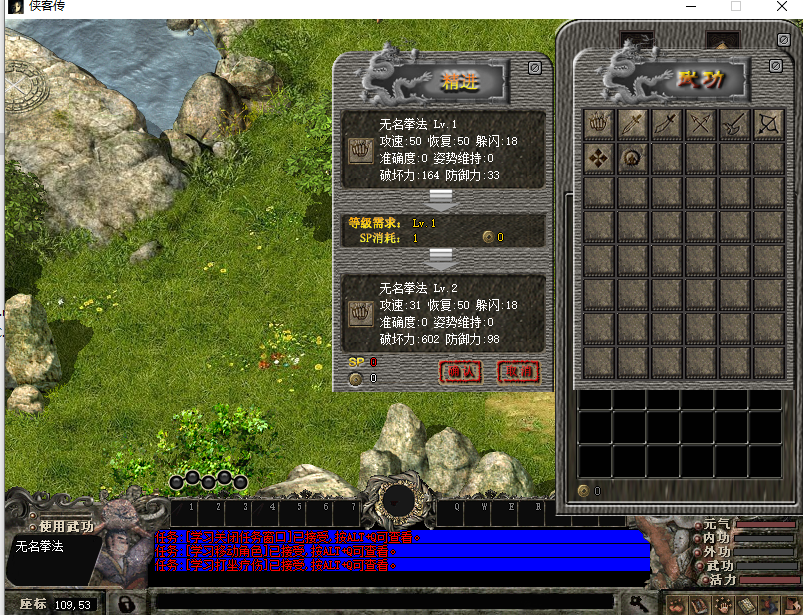The width and height of the screenshot is (803, 615).
Task: Select the fist skill in 武功 grid
Action: [599, 123]
